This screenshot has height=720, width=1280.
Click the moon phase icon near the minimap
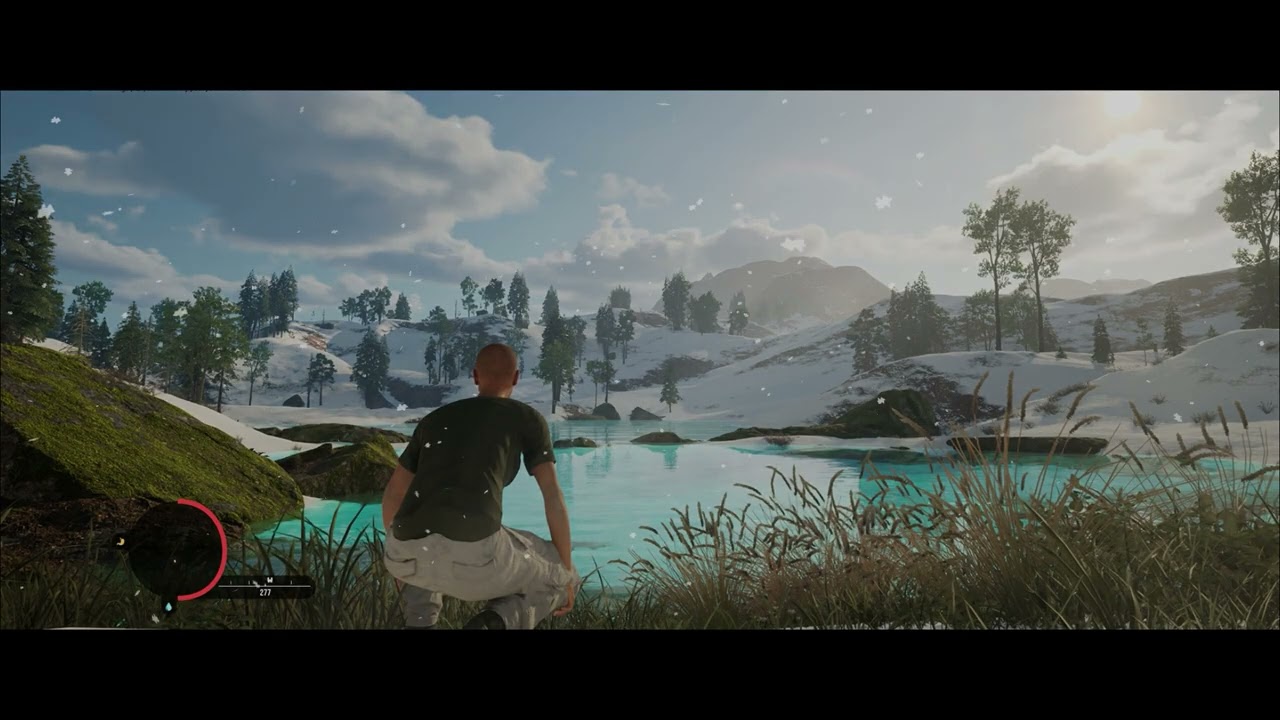click(120, 541)
